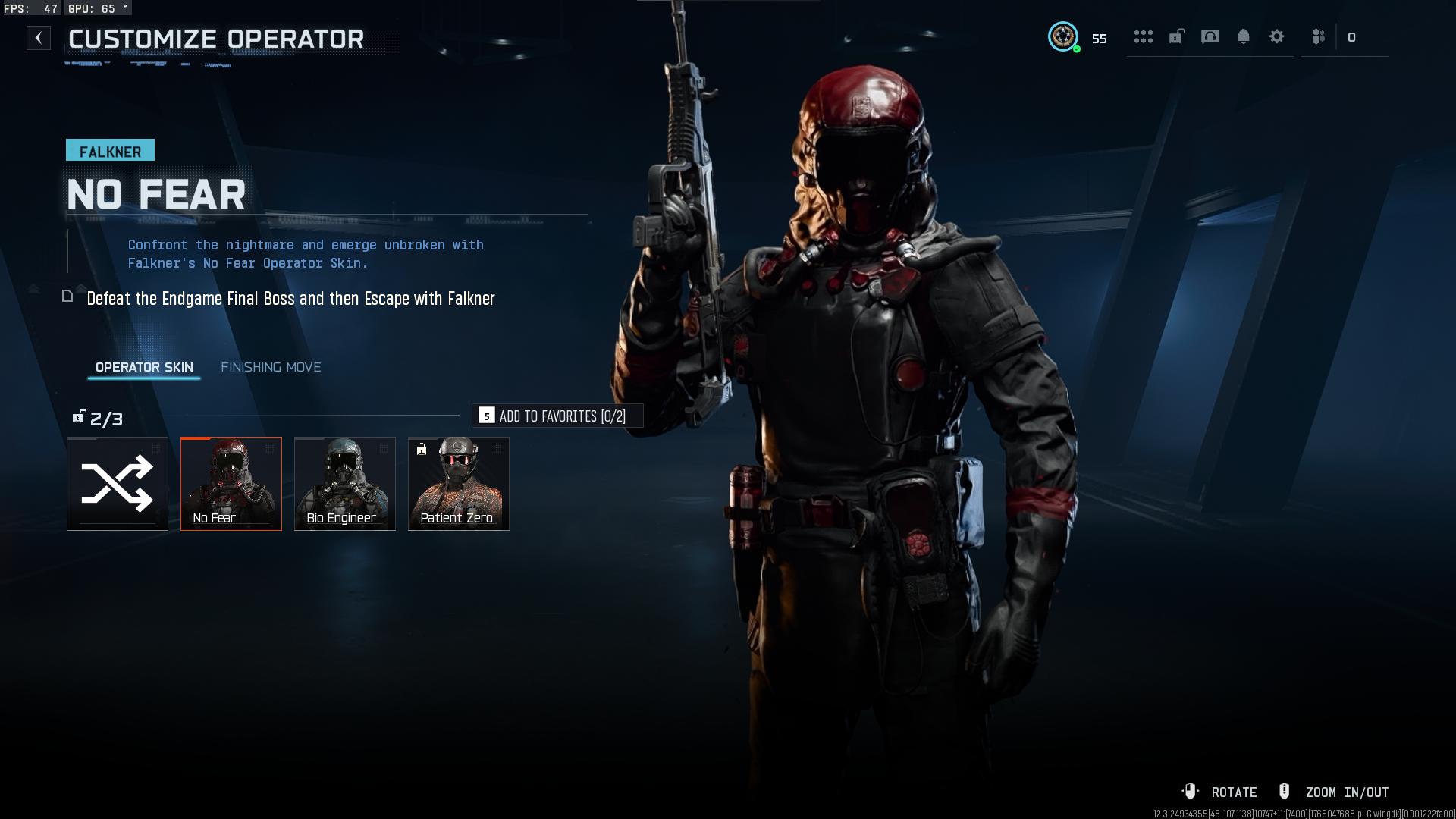Pick the Bio Engineer operator skin
The image size is (1456, 819).
(345, 484)
